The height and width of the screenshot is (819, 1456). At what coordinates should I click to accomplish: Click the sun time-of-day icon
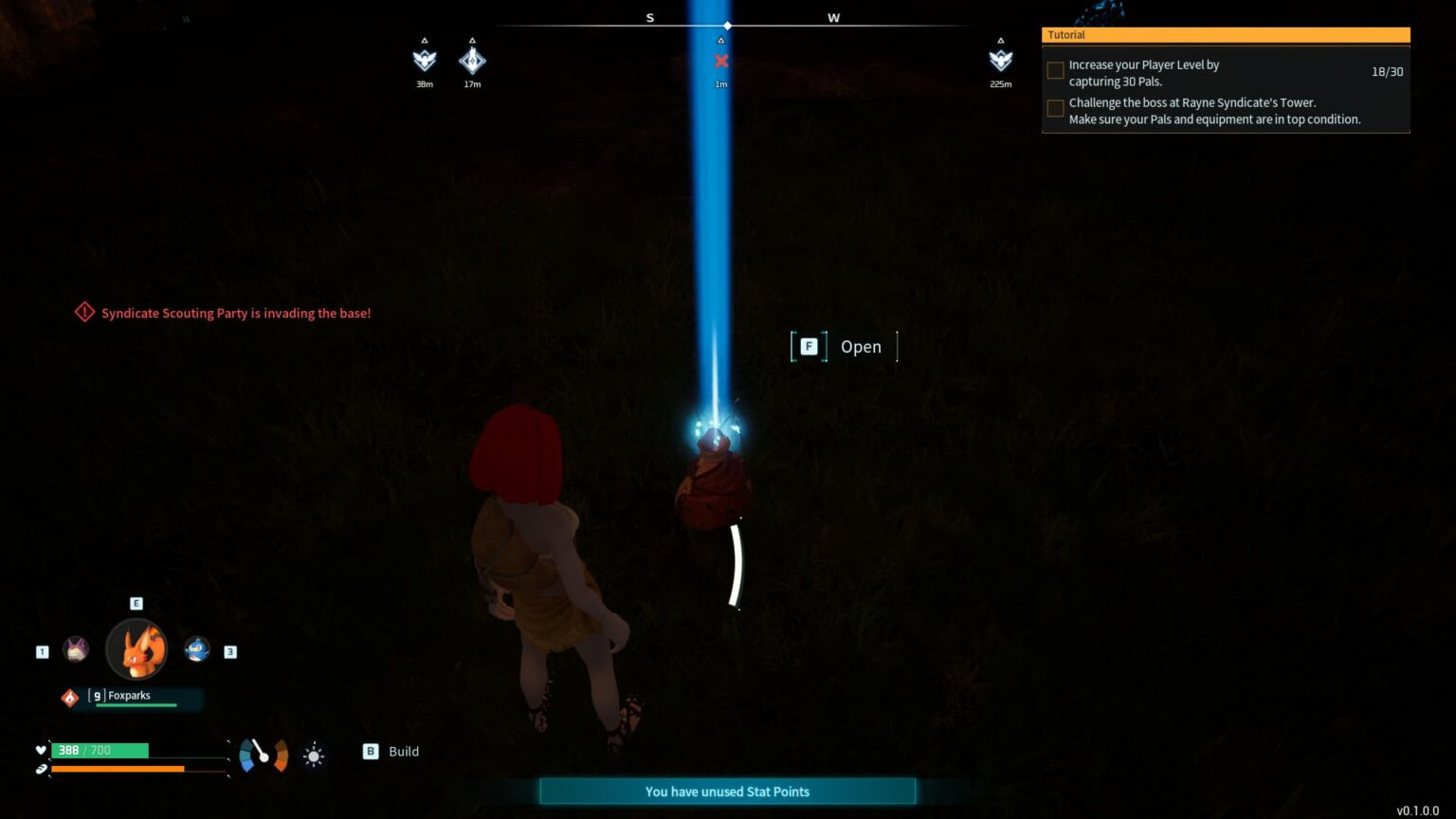pos(314,755)
